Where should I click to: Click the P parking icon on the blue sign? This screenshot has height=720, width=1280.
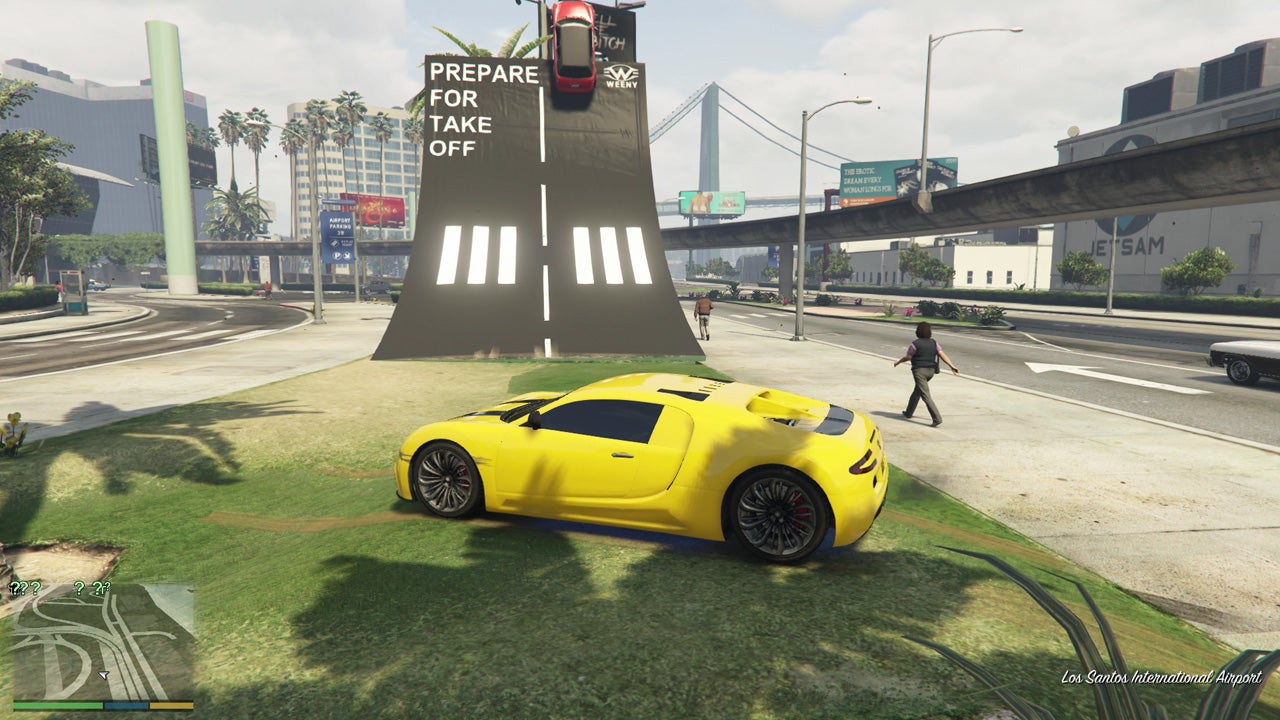[337, 255]
